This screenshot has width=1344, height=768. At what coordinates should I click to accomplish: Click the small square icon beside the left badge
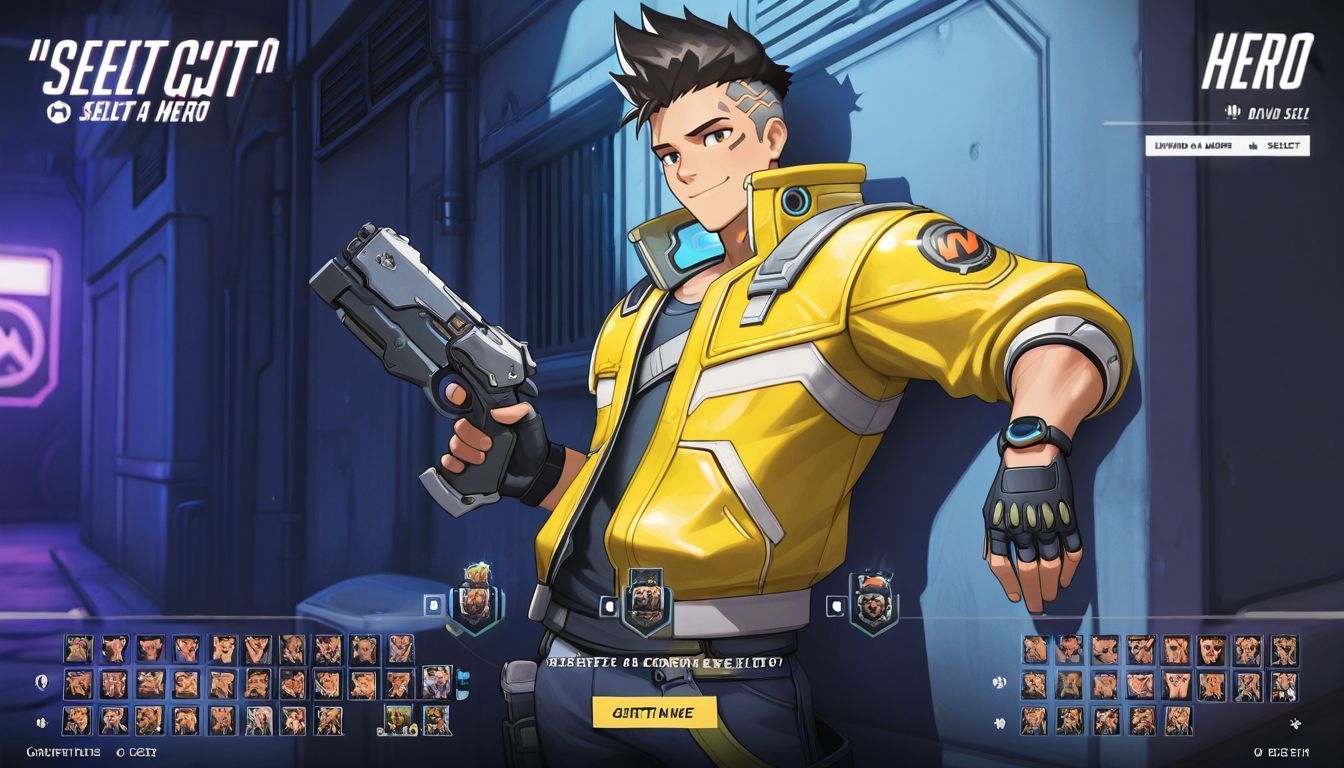(x=433, y=604)
